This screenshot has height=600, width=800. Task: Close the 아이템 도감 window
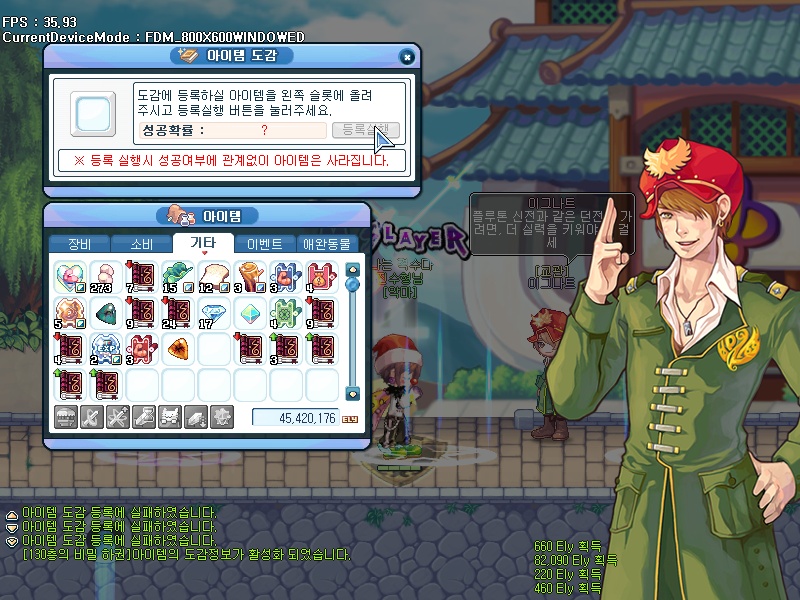(x=406, y=57)
